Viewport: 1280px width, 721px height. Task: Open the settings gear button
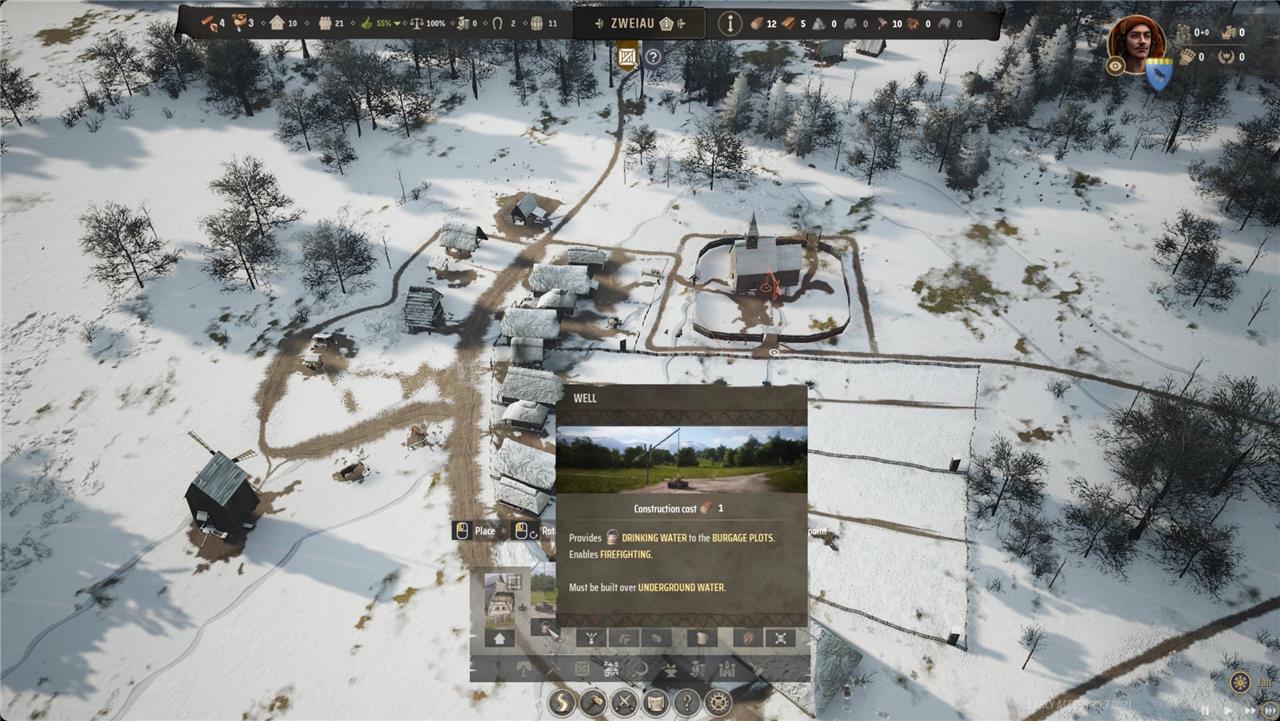[717, 702]
